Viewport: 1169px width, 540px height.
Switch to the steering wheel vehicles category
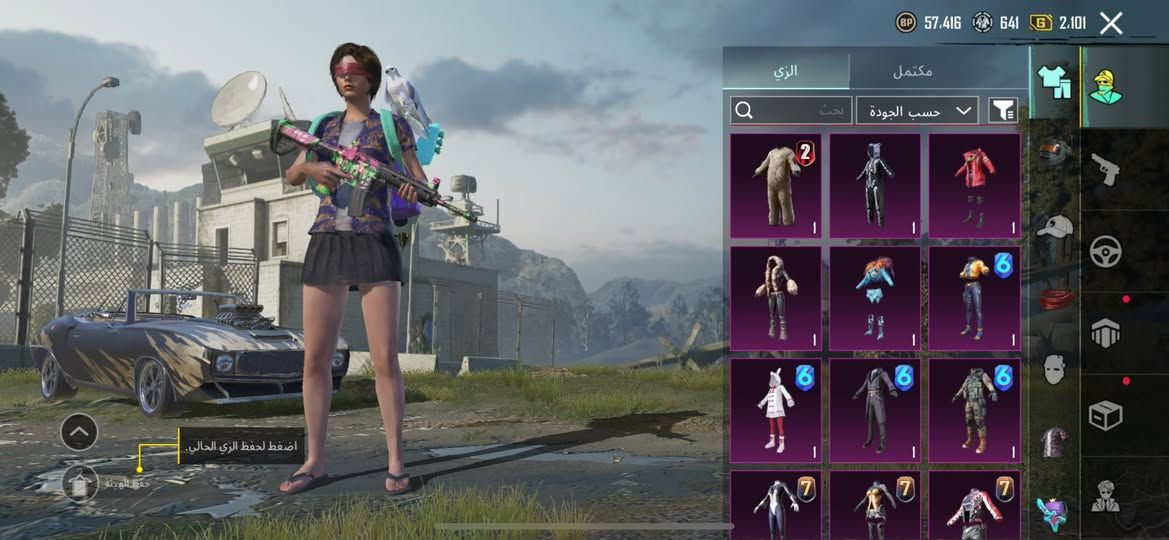pyautogui.click(x=1105, y=250)
